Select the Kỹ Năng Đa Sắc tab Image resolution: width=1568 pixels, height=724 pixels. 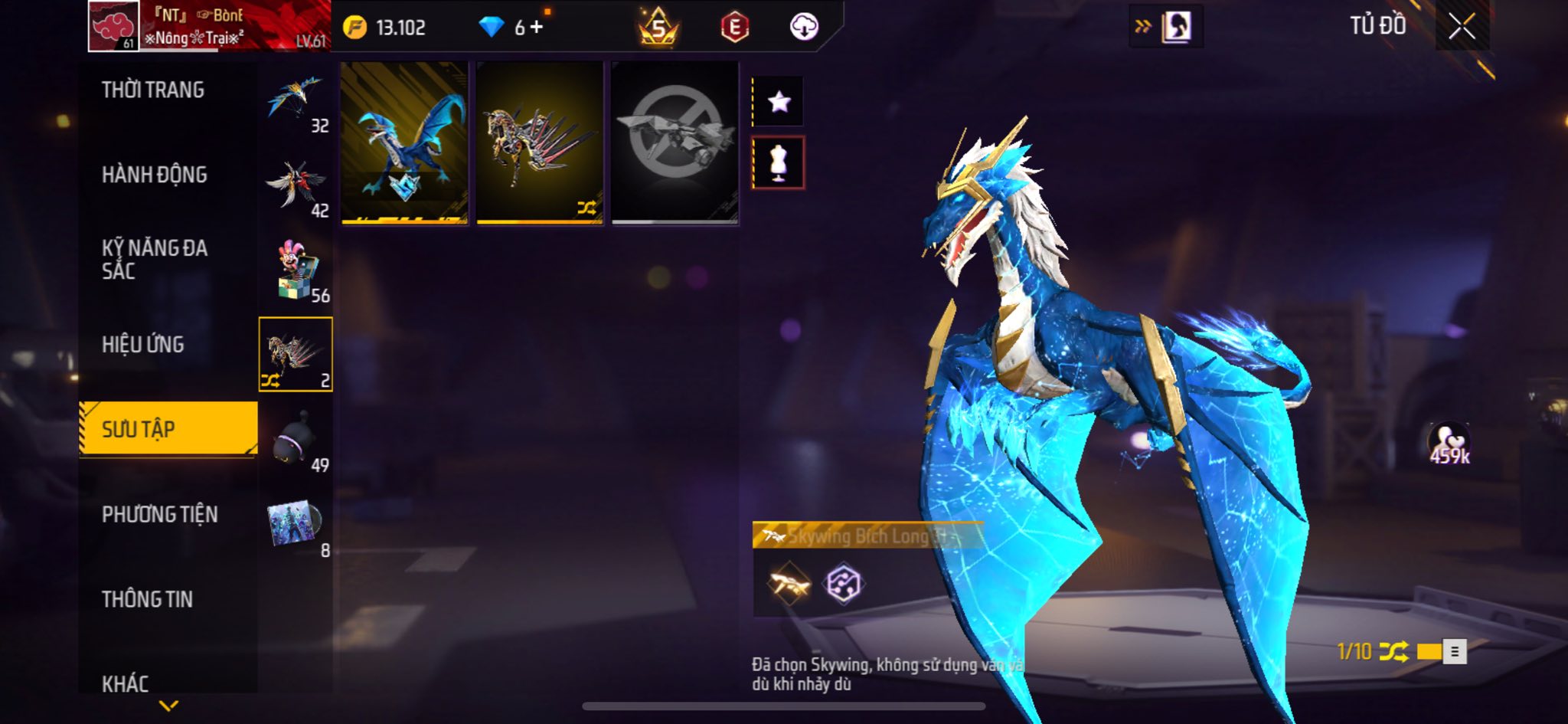pos(154,259)
